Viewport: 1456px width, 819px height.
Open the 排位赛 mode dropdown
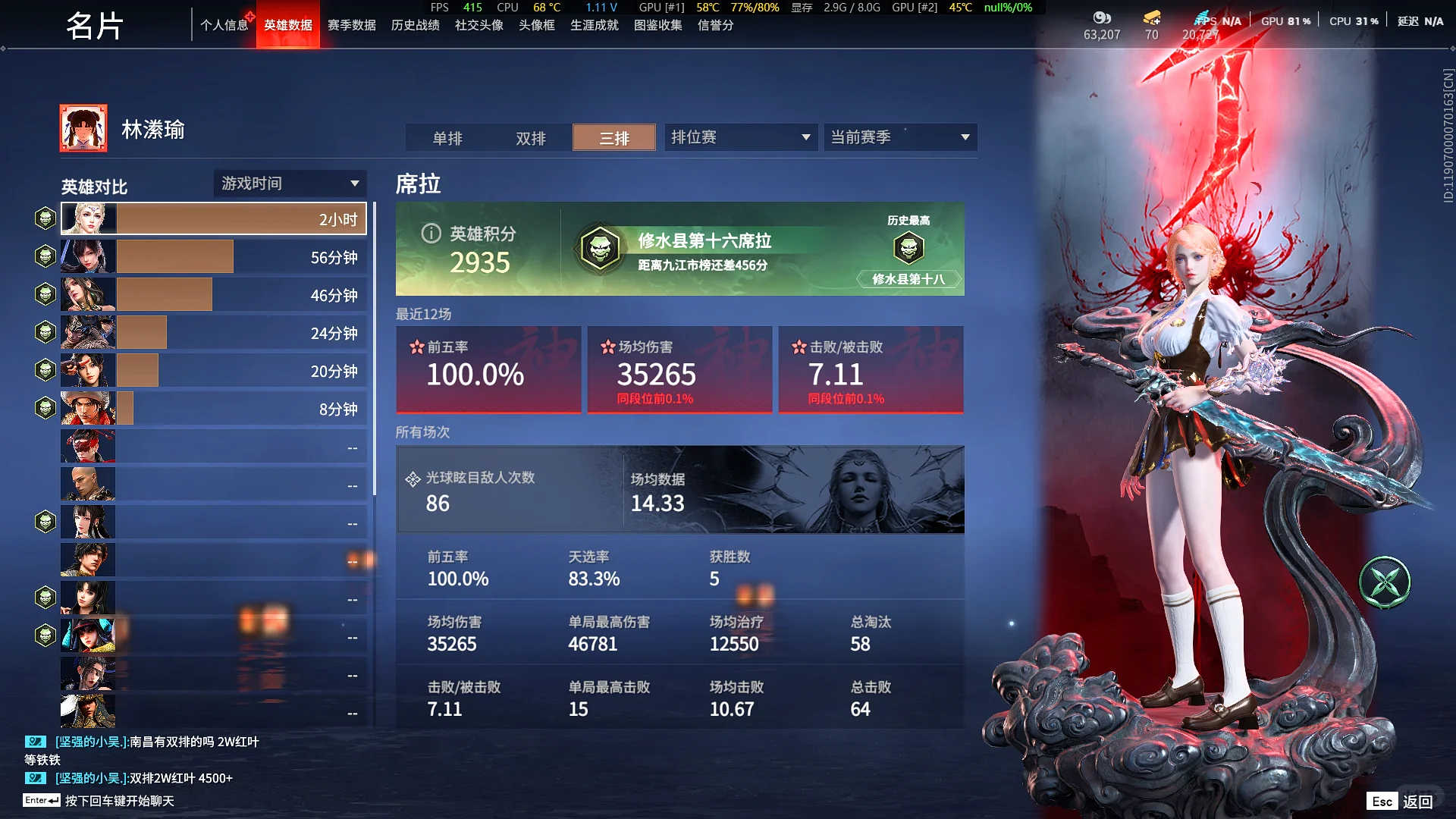(x=740, y=137)
